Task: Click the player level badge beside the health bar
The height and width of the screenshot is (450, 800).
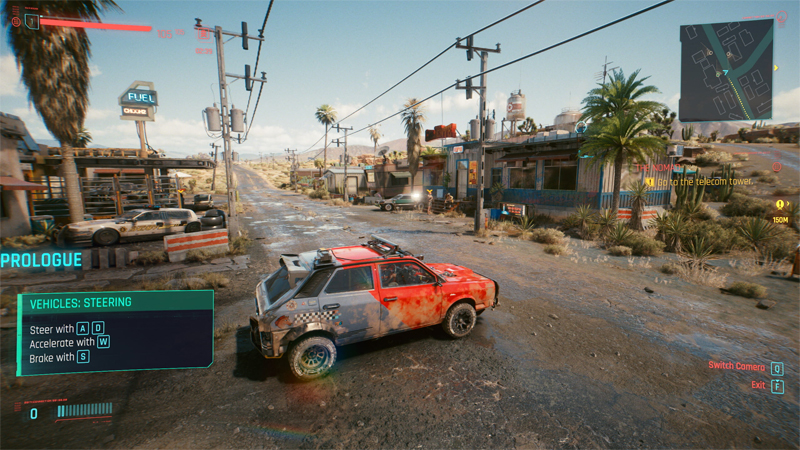Action: (32, 21)
